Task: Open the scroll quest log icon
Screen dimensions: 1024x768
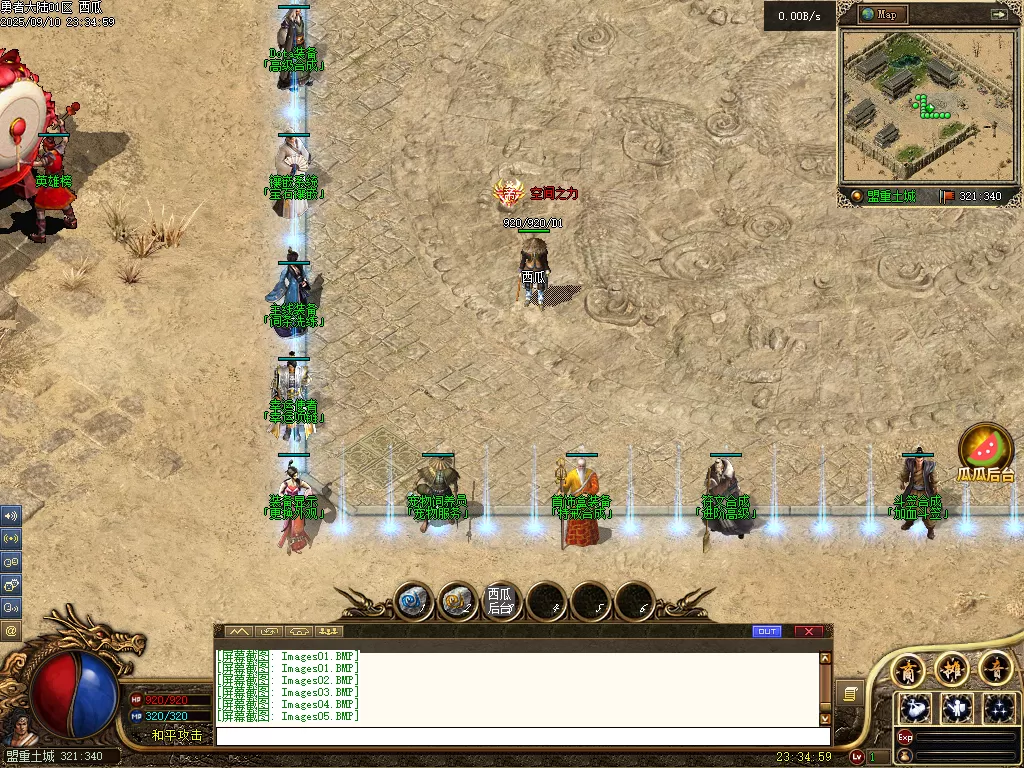Action: tap(848, 693)
